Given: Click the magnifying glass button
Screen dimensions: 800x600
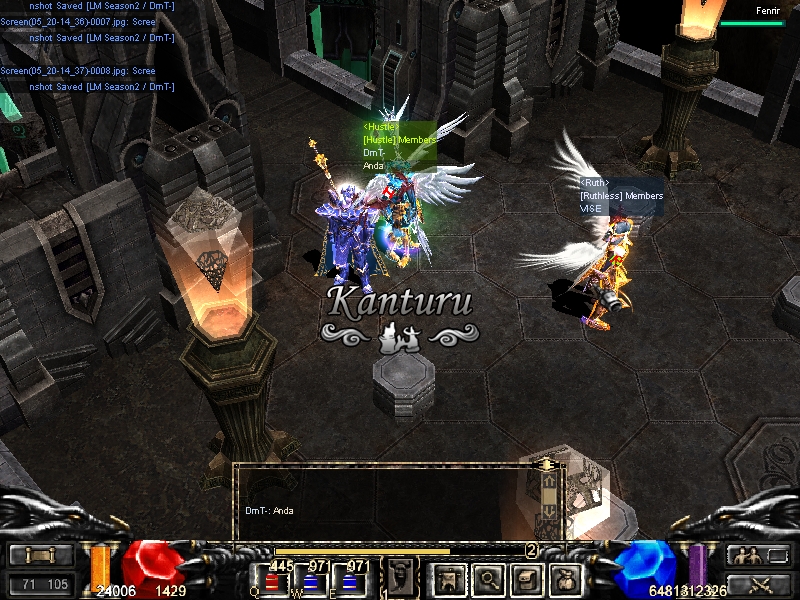Looking at the screenshot, I should click(489, 578).
